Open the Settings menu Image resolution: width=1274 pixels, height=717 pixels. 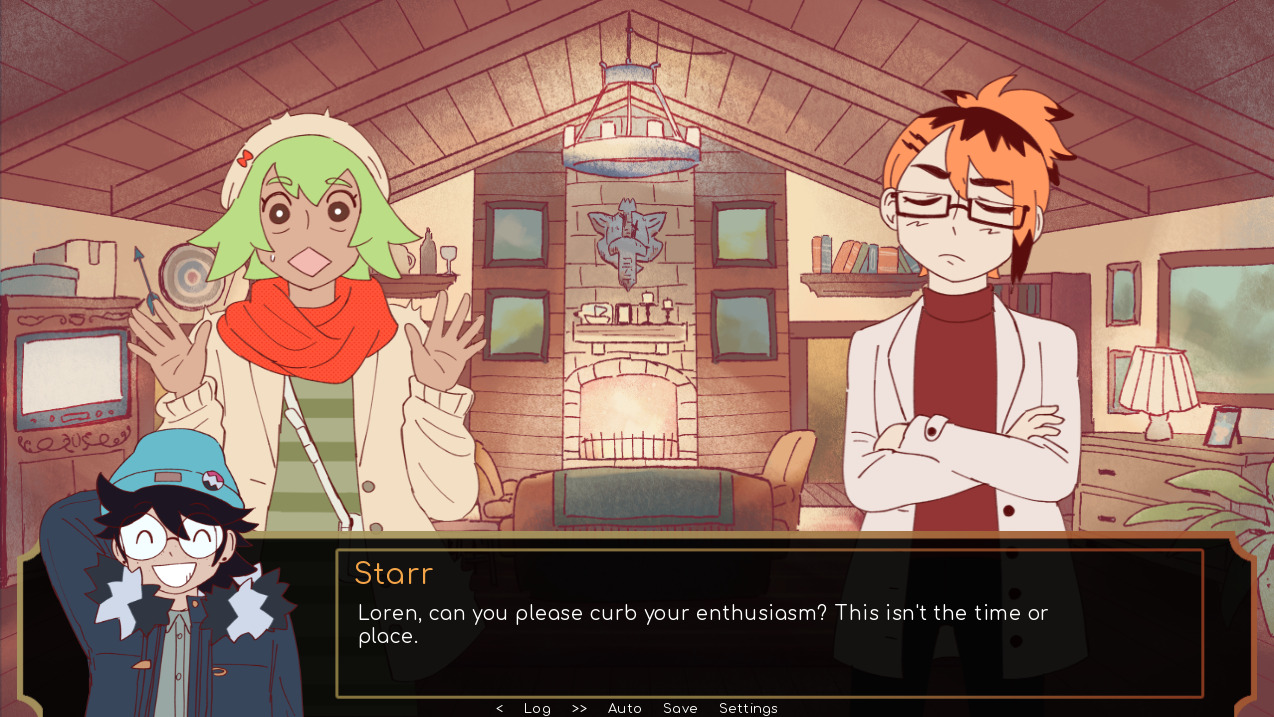[x=748, y=708]
